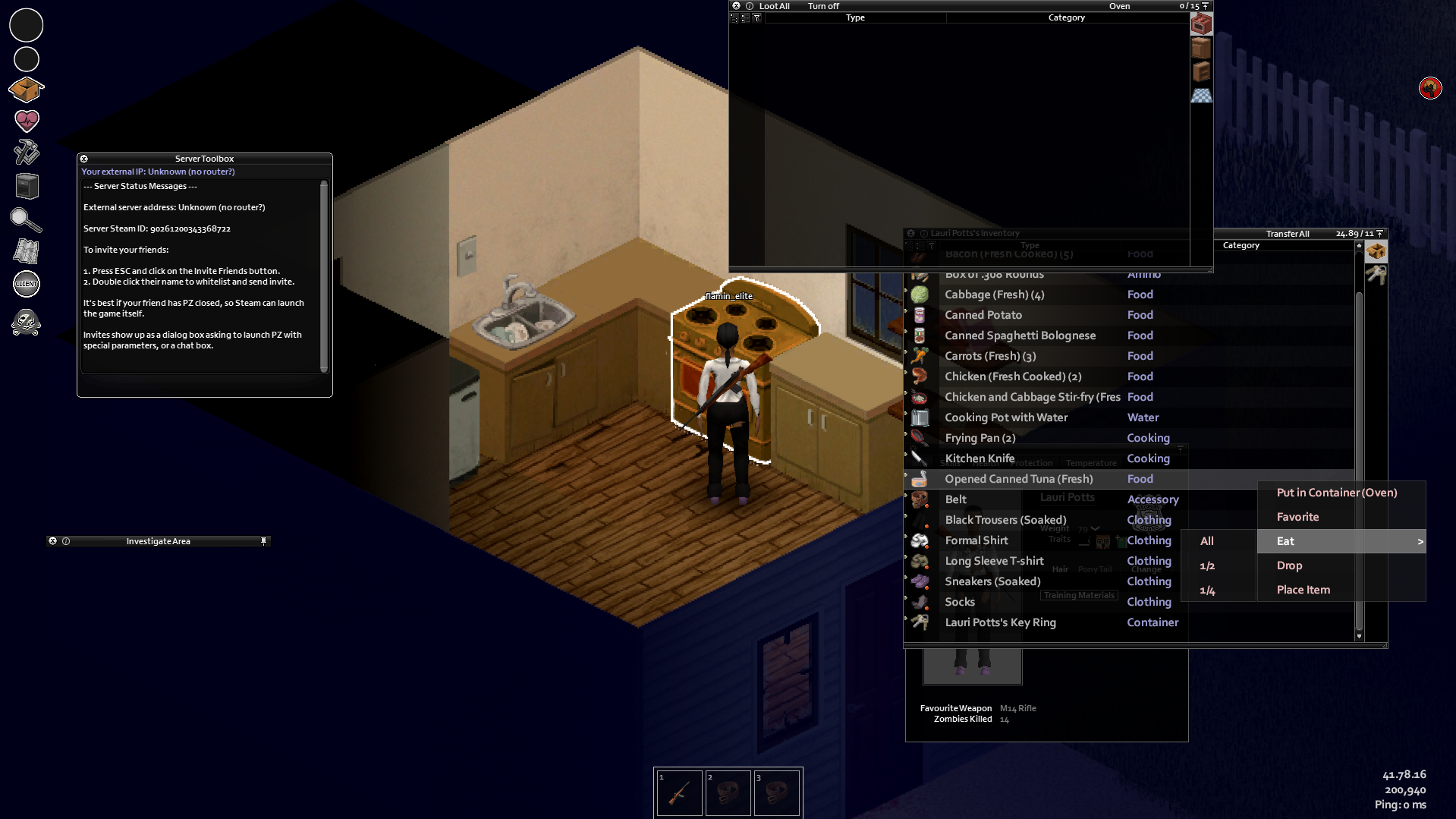Pin the Investigate Area window
Image resolution: width=1456 pixels, height=819 pixels.
click(264, 540)
